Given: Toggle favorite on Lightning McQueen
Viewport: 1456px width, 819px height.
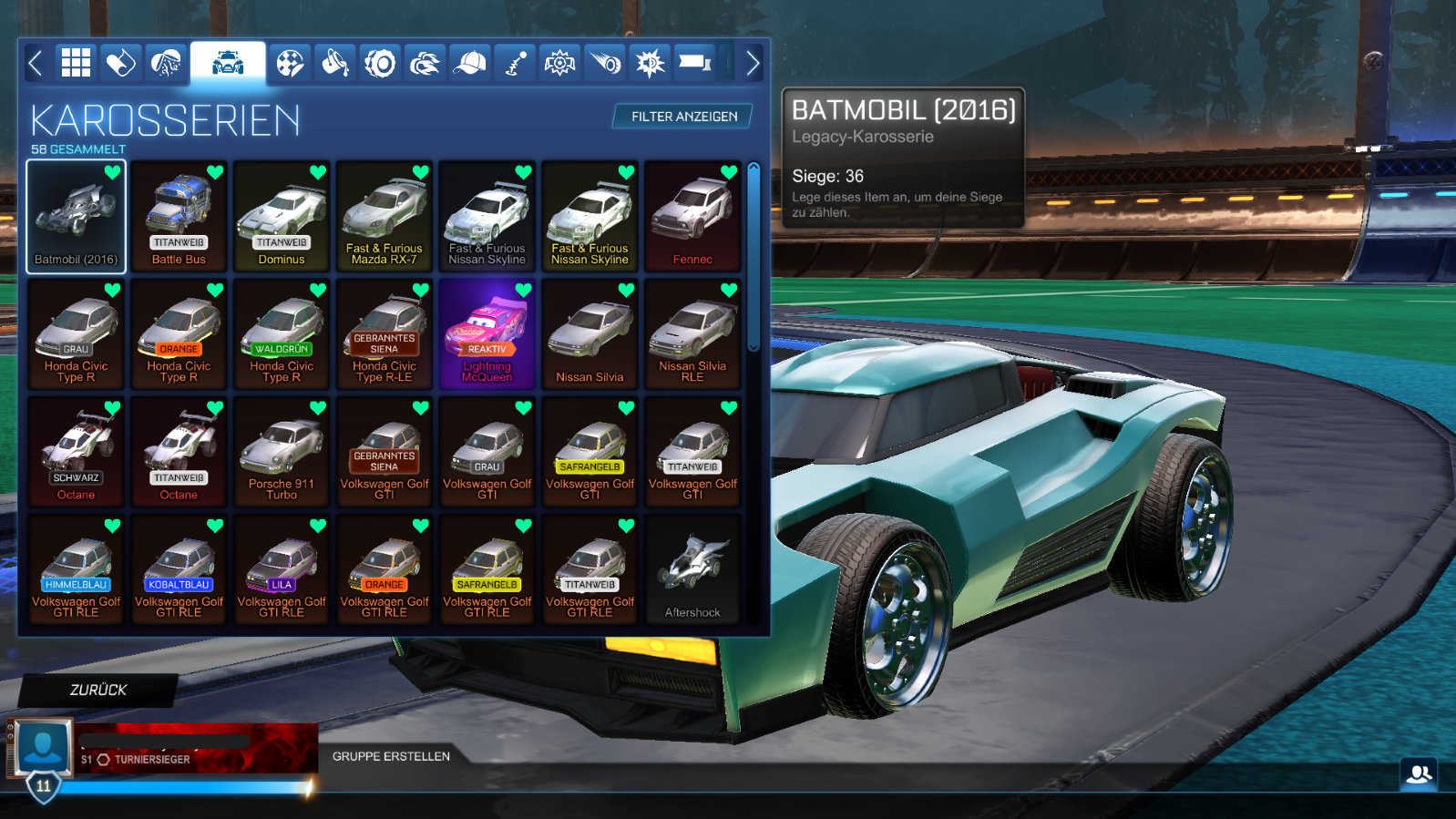Looking at the screenshot, I should click(x=521, y=290).
